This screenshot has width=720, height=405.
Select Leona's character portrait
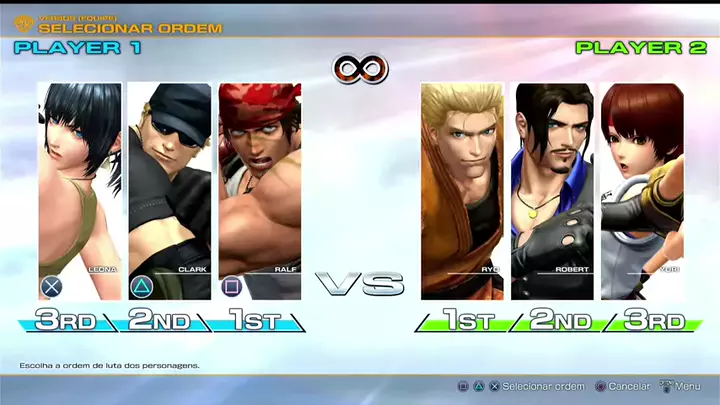tap(80, 190)
